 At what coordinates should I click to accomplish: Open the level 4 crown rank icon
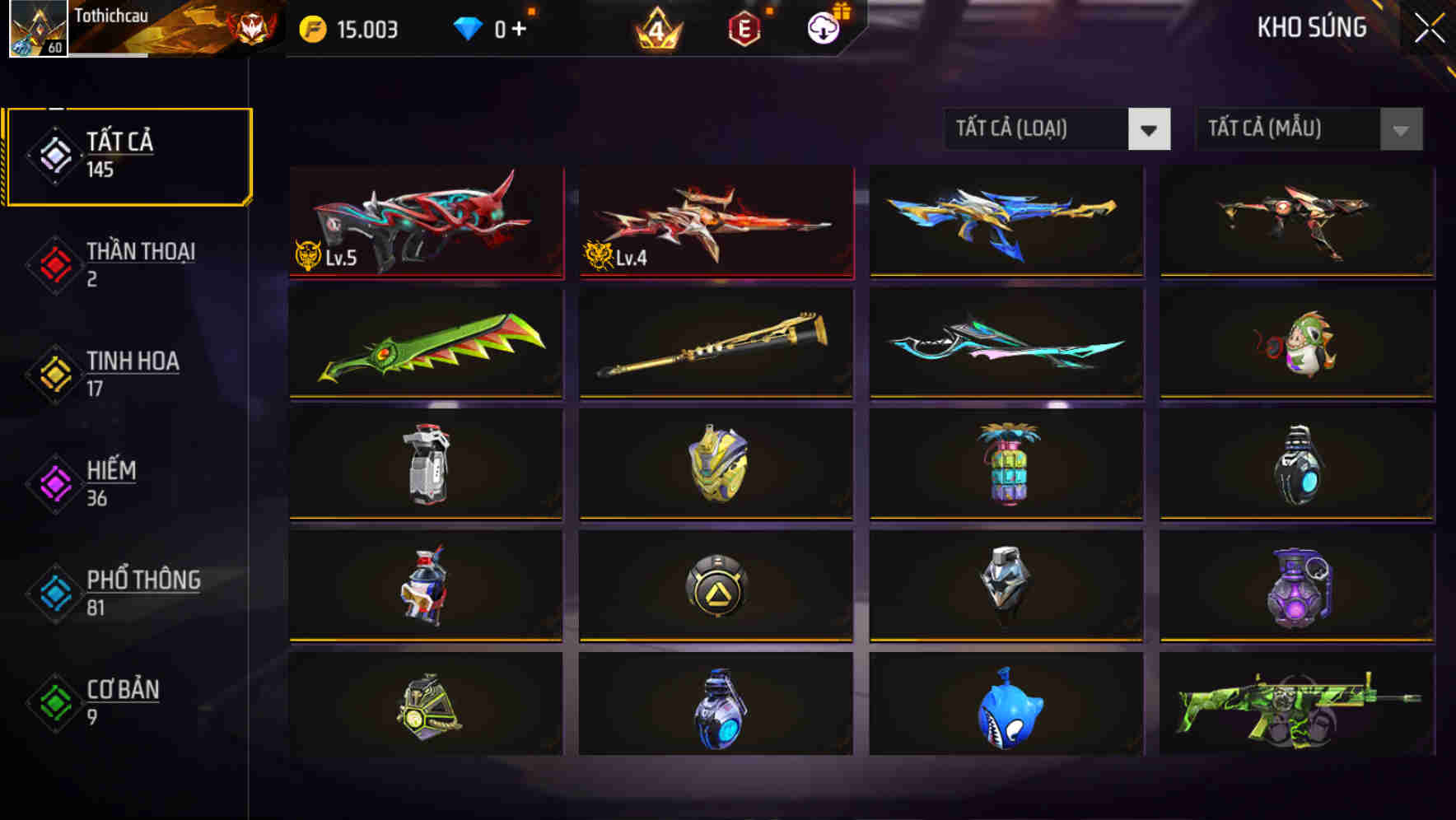[655, 30]
